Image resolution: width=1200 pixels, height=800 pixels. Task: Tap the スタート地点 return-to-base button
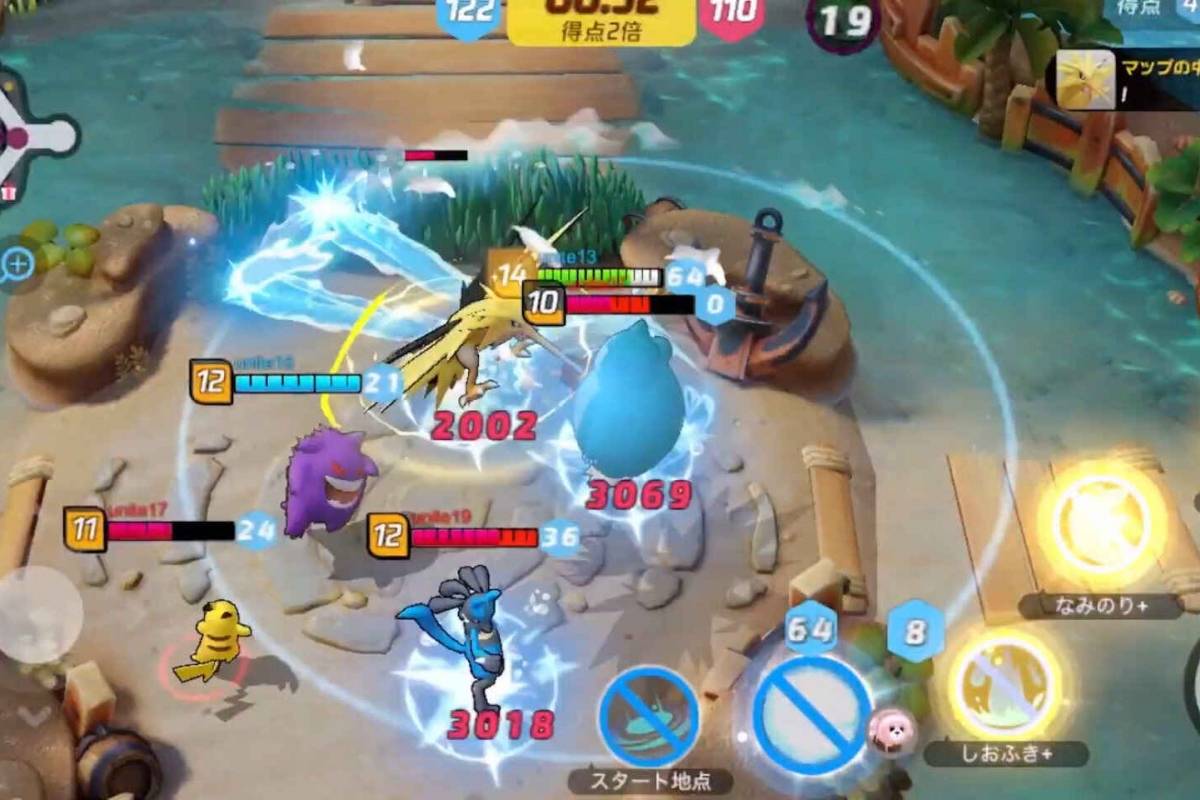(x=648, y=718)
